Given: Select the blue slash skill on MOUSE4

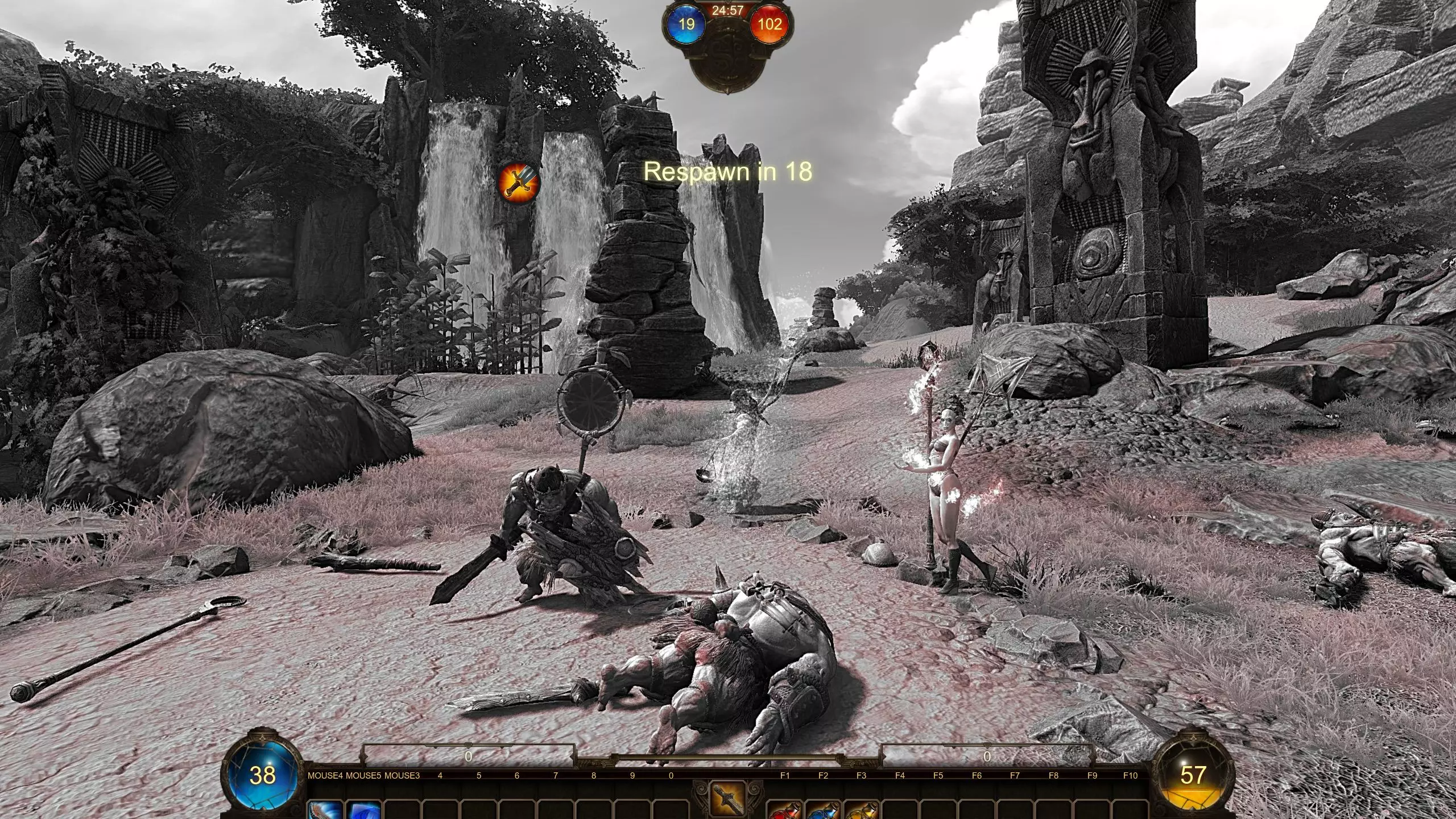Looking at the screenshot, I should (x=326, y=810).
